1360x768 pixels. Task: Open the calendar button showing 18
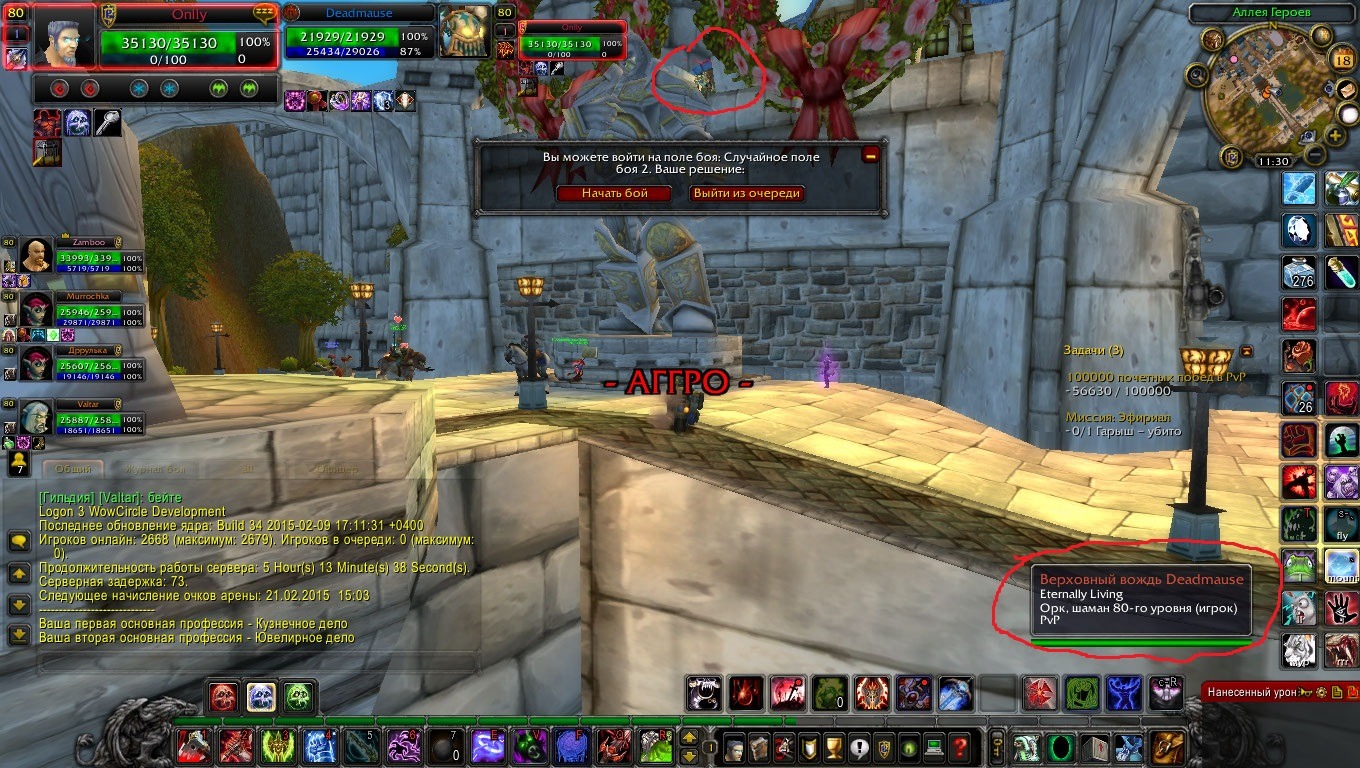[x=1343, y=60]
